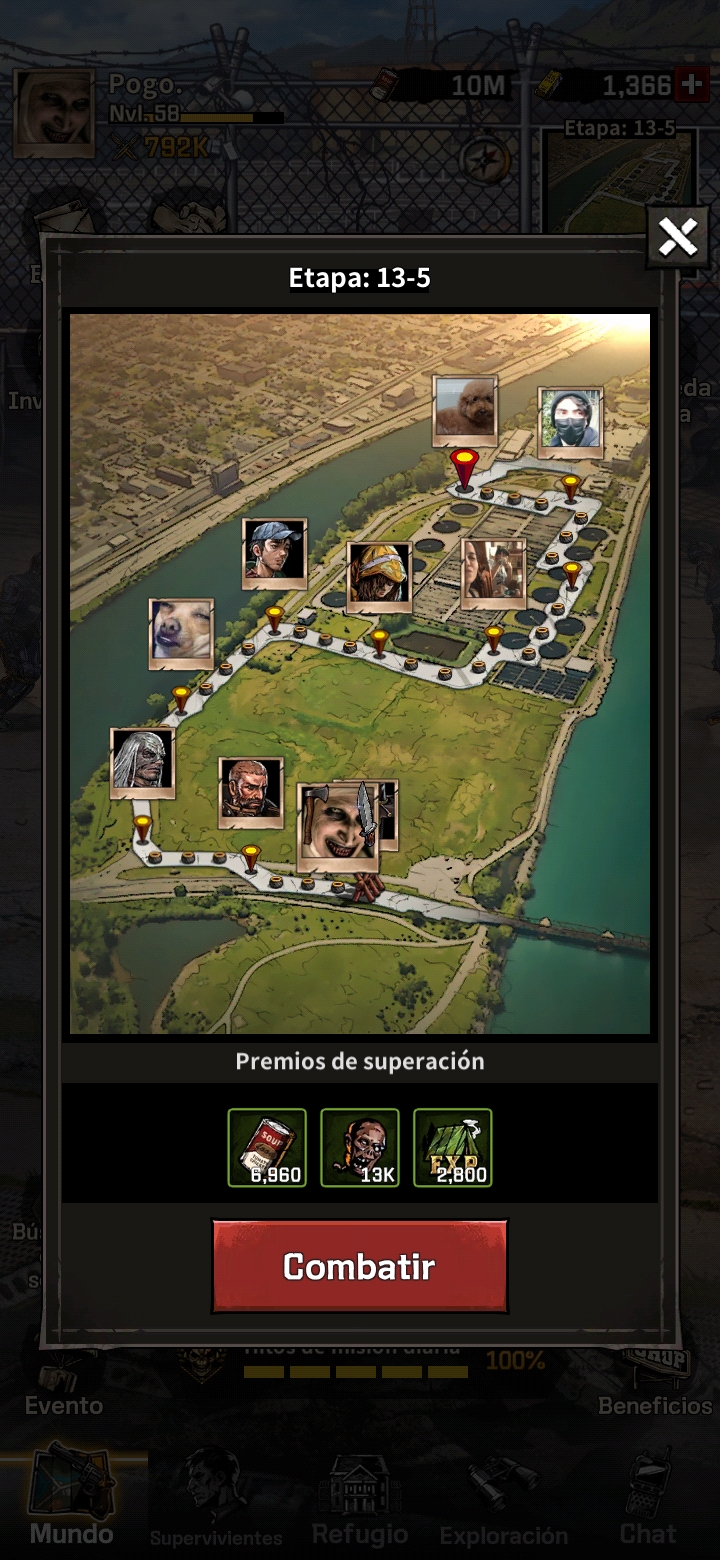The width and height of the screenshot is (720, 1560).
Task: Inspect the EXP tent reward icon
Action: (x=453, y=1147)
